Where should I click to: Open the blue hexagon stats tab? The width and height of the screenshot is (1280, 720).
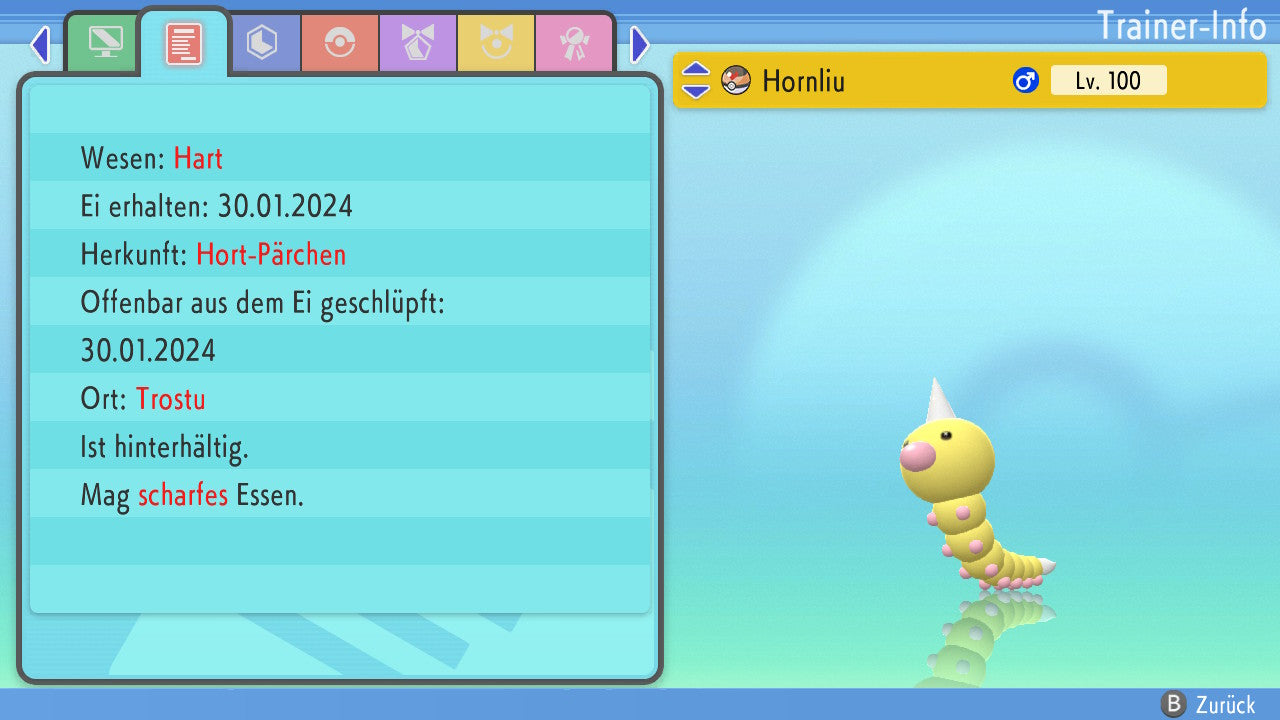(262, 43)
